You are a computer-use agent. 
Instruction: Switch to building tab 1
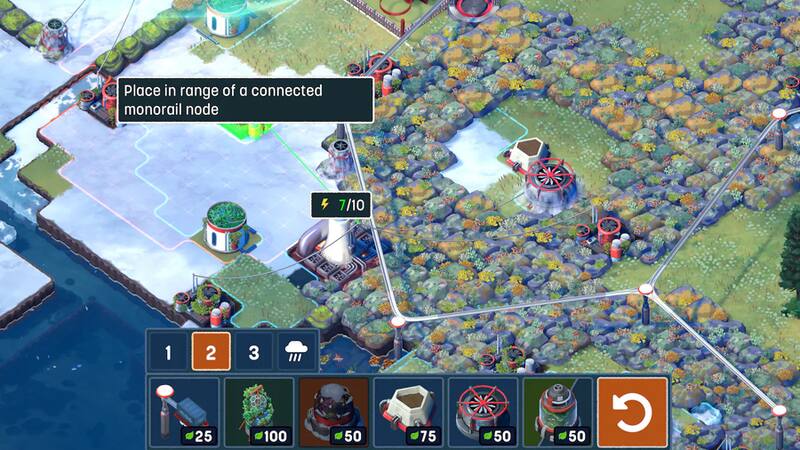pos(169,352)
